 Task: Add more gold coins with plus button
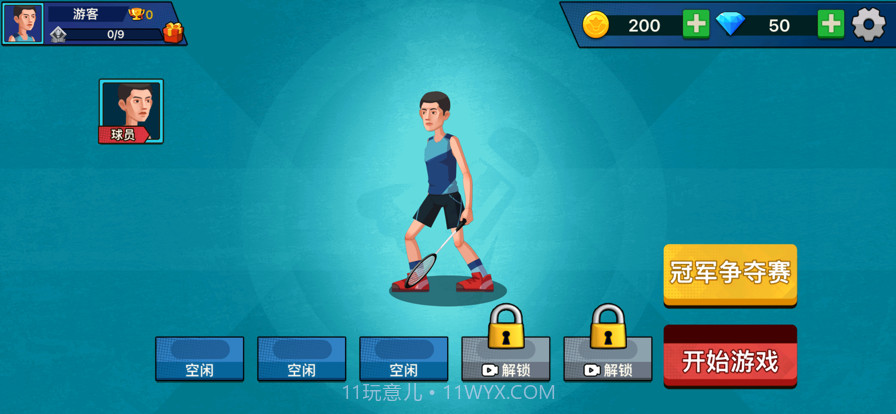[696, 24]
